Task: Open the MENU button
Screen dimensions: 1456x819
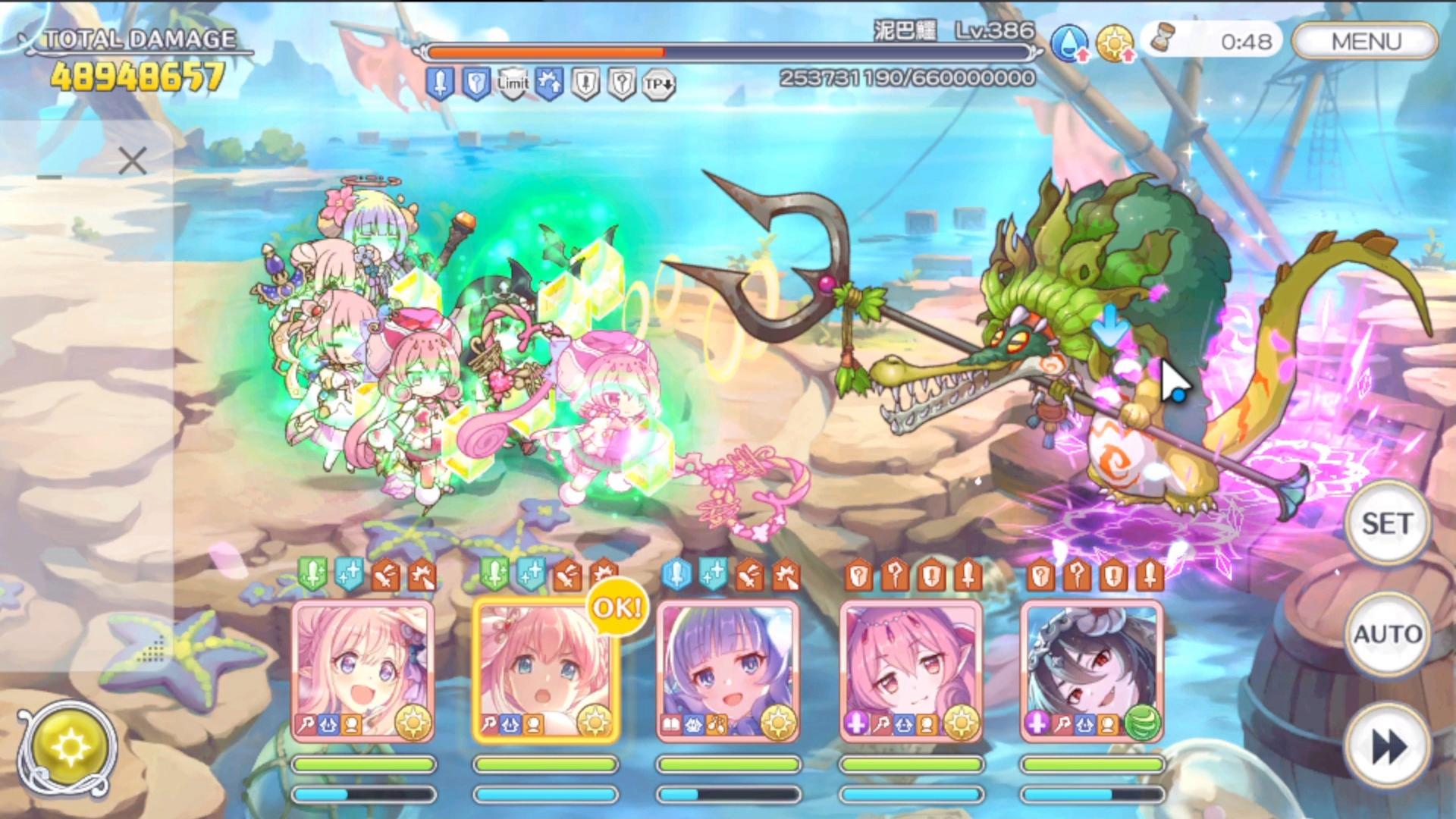Action: pos(1366,41)
